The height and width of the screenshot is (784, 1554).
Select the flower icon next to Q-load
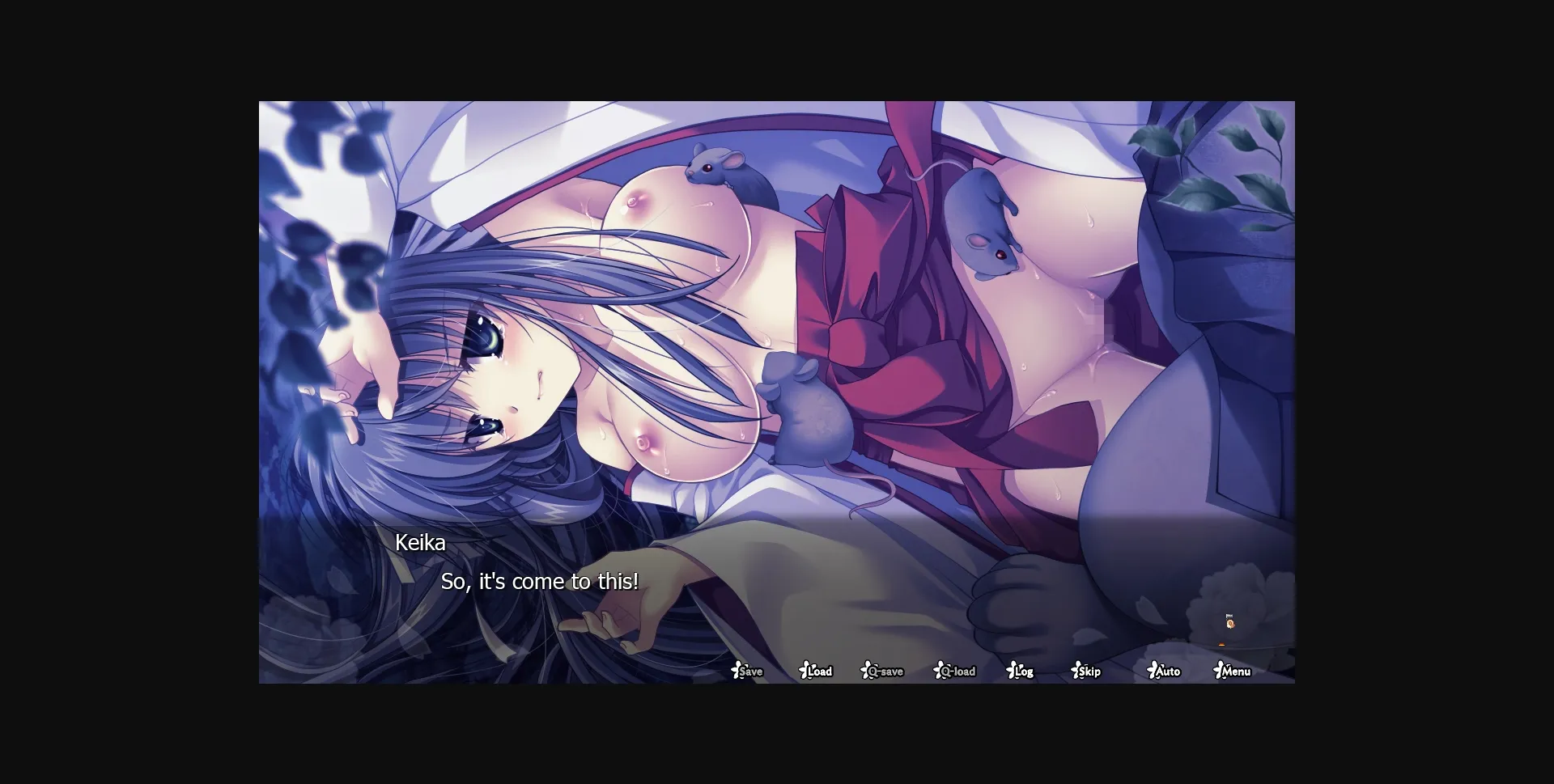[x=938, y=671]
